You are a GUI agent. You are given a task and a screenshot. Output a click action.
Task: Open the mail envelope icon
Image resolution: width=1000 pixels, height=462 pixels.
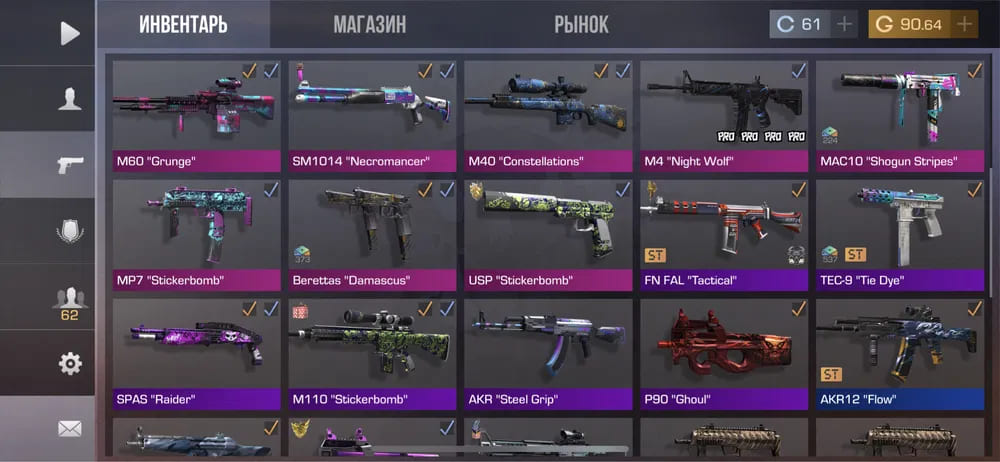pyautogui.click(x=69, y=429)
